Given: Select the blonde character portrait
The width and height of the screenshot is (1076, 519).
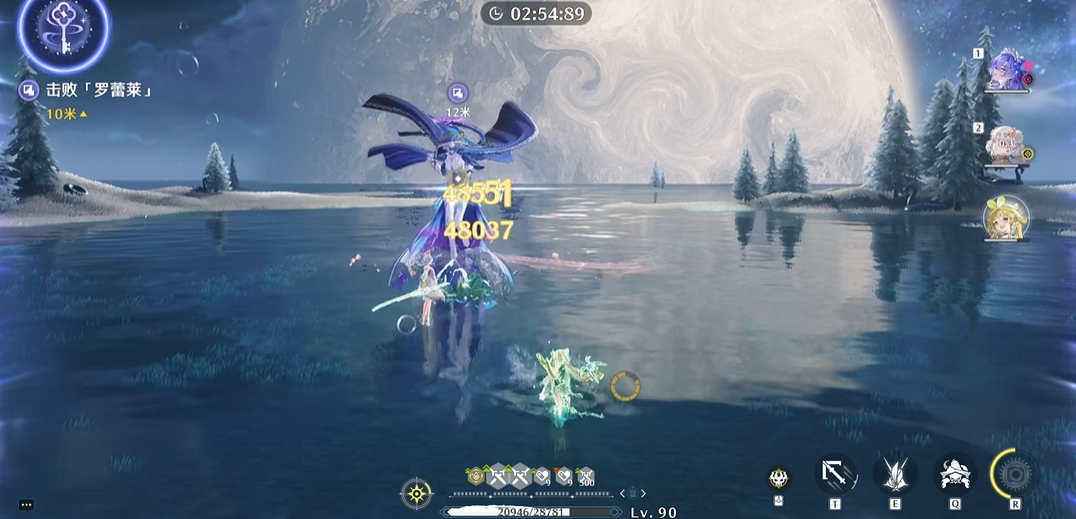Looking at the screenshot, I should (1004, 218).
